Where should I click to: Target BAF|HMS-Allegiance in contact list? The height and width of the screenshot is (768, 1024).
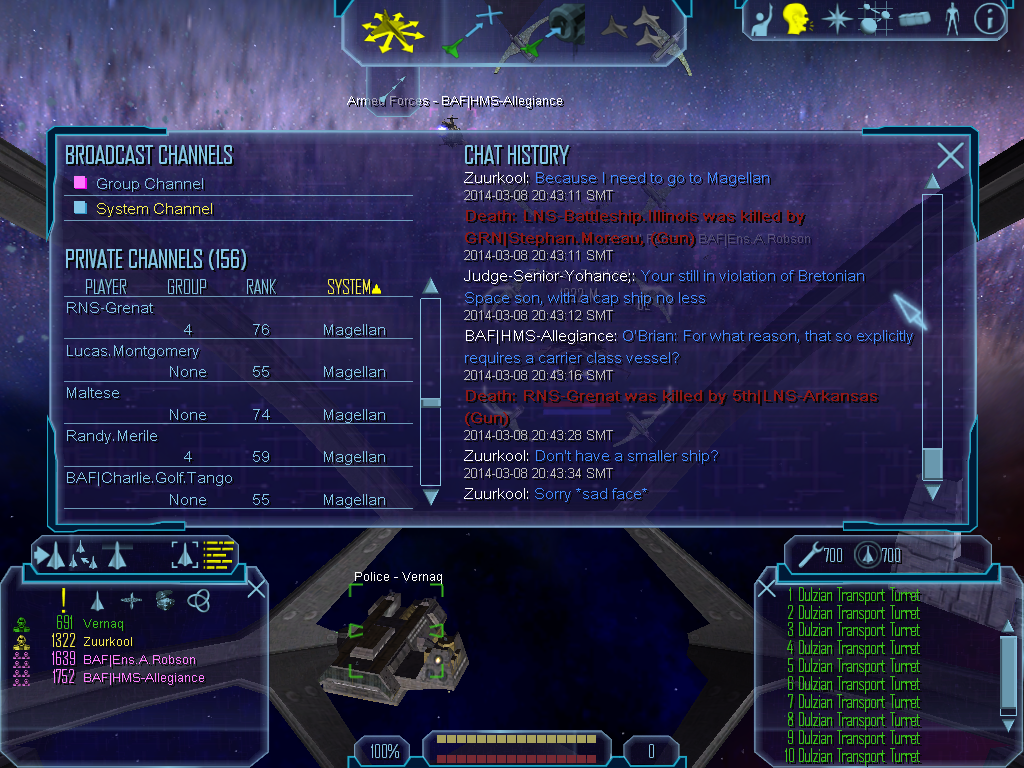(x=144, y=678)
